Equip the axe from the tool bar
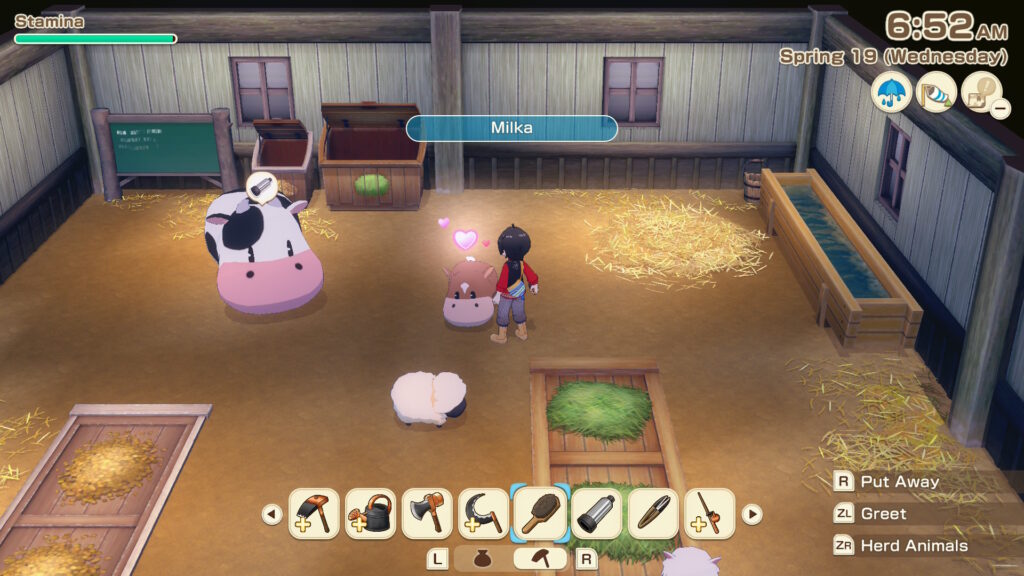 tap(427, 514)
